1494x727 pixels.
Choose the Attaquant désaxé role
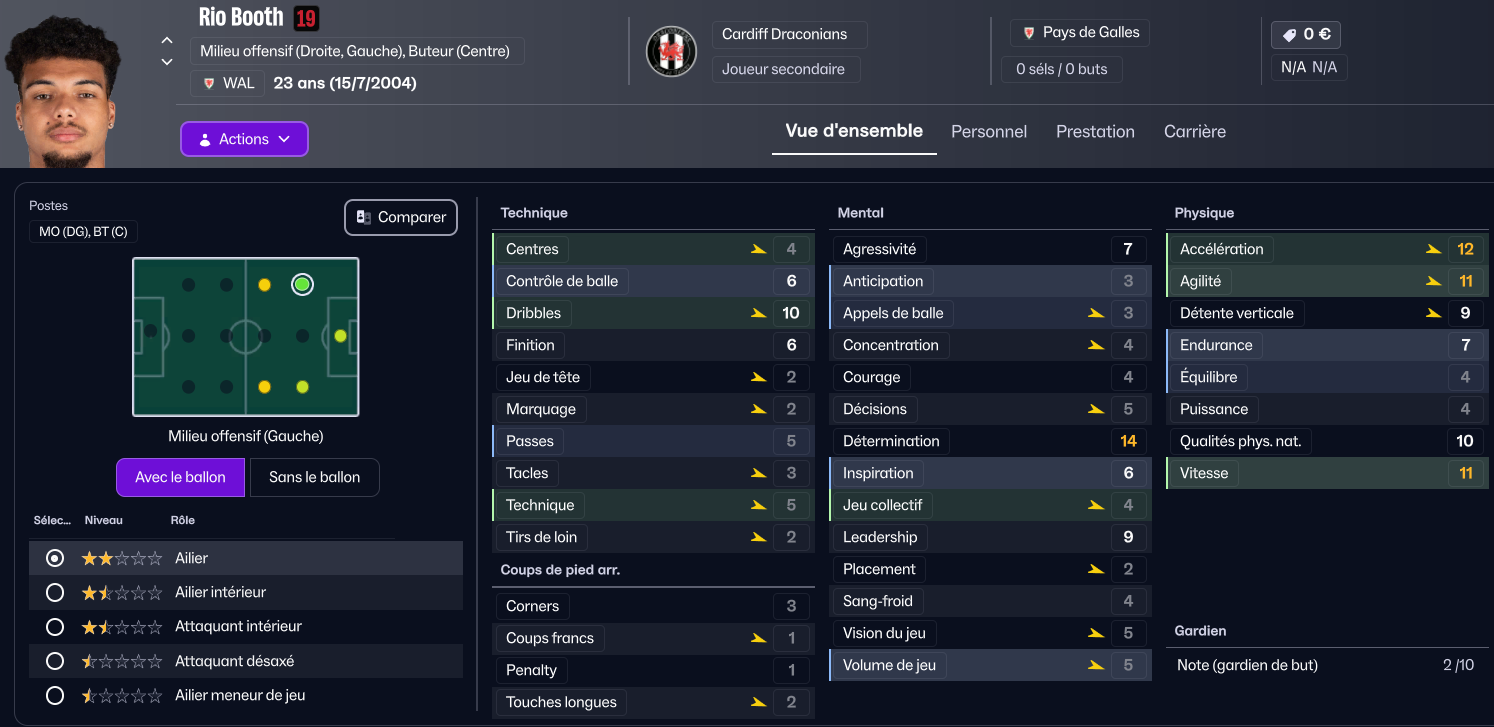click(x=56, y=661)
